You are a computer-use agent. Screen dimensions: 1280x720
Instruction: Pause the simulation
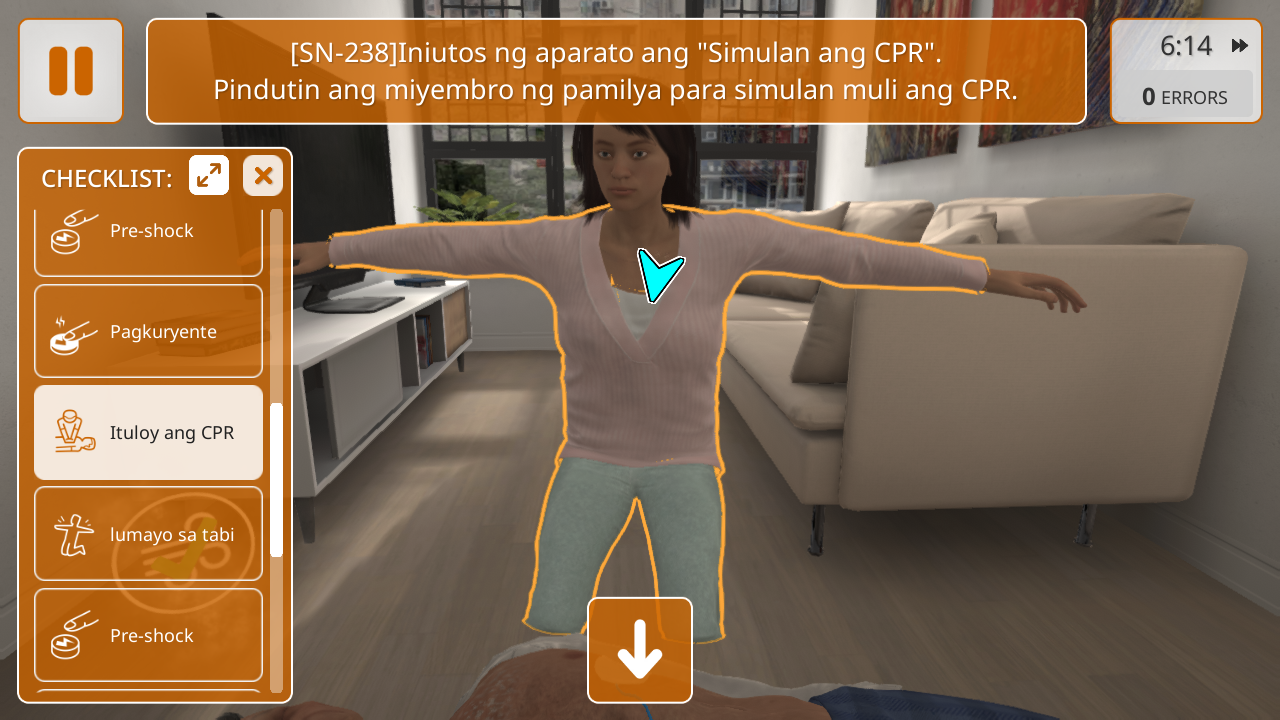pos(70,71)
